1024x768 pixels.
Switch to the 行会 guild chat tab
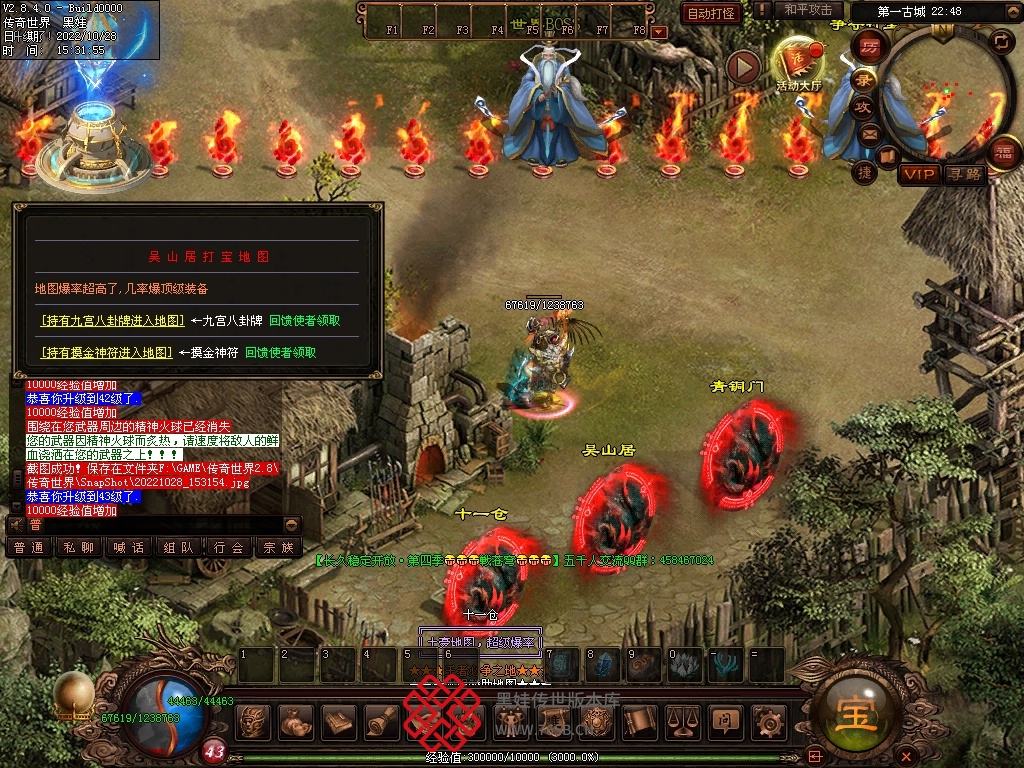(229, 547)
